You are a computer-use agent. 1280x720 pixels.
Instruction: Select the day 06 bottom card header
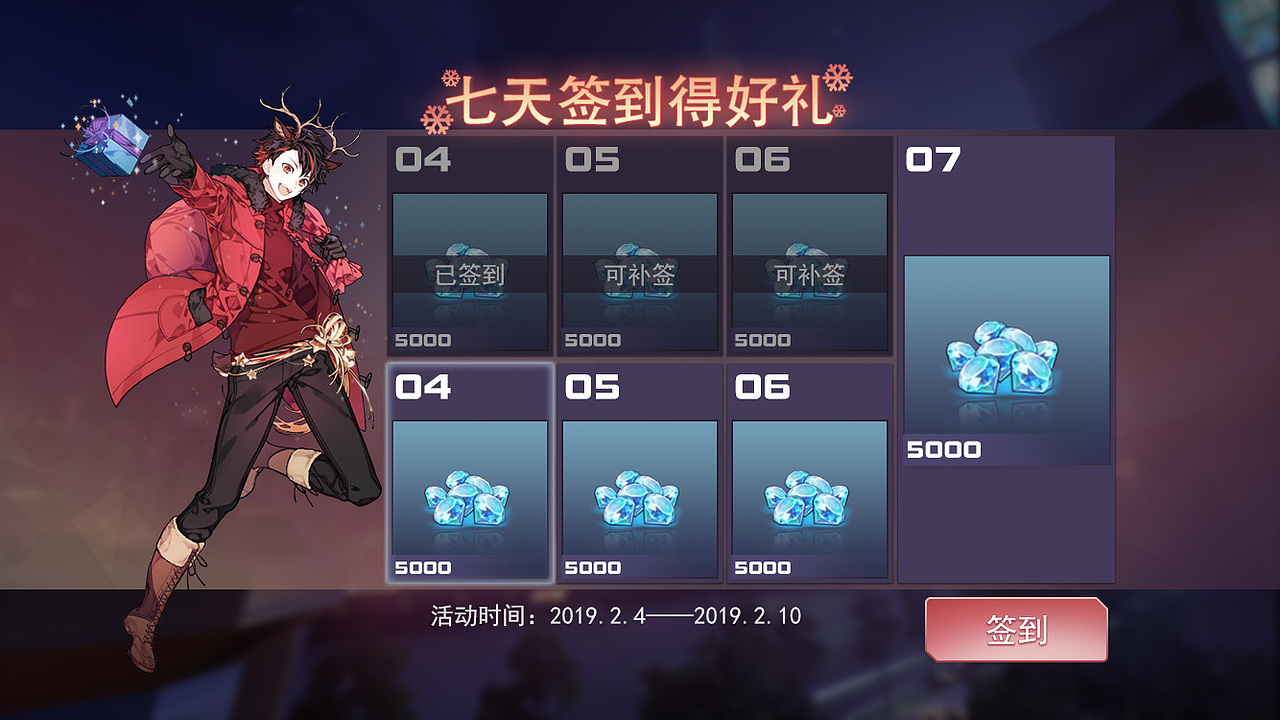(764, 386)
